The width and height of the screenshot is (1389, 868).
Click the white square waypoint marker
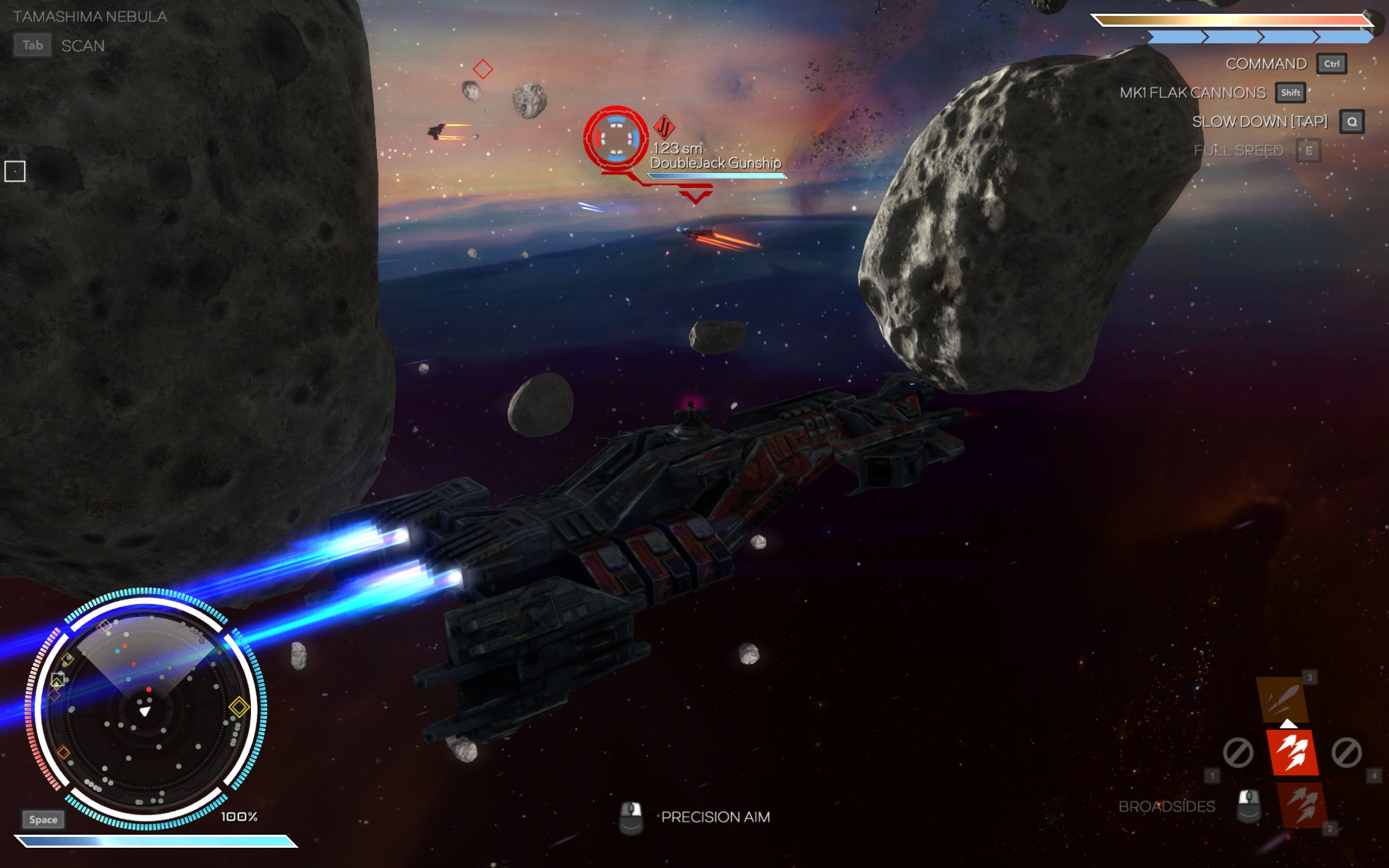pyautogui.click(x=15, y=171)
